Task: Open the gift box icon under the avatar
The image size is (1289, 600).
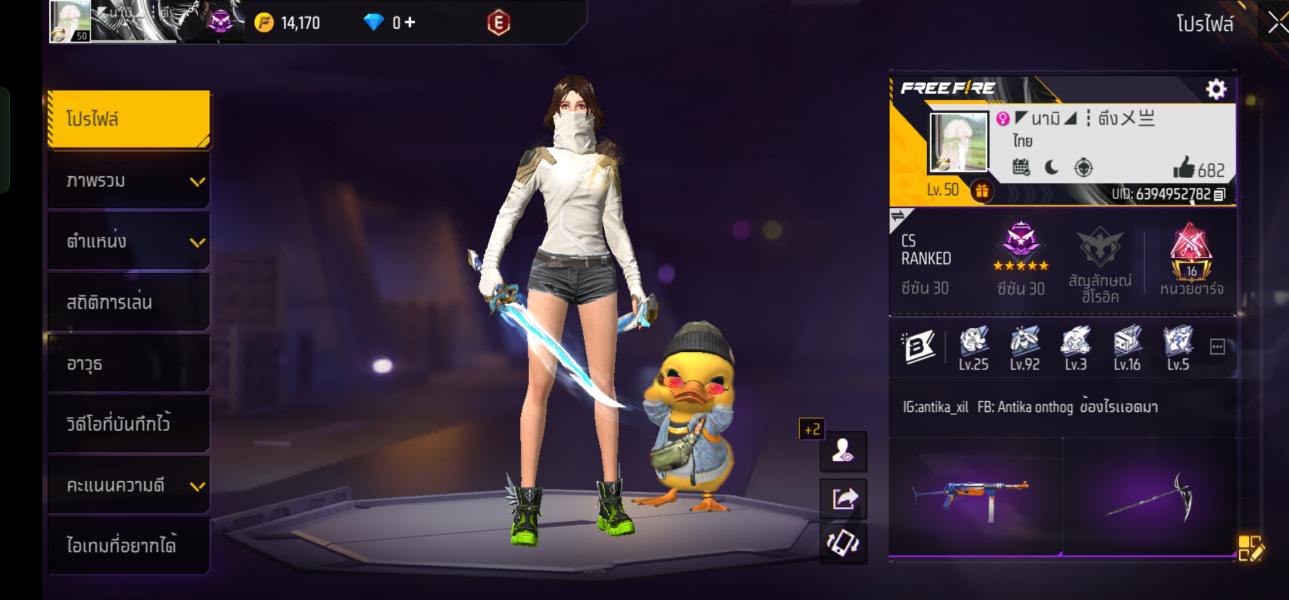Action: point(981,191)
